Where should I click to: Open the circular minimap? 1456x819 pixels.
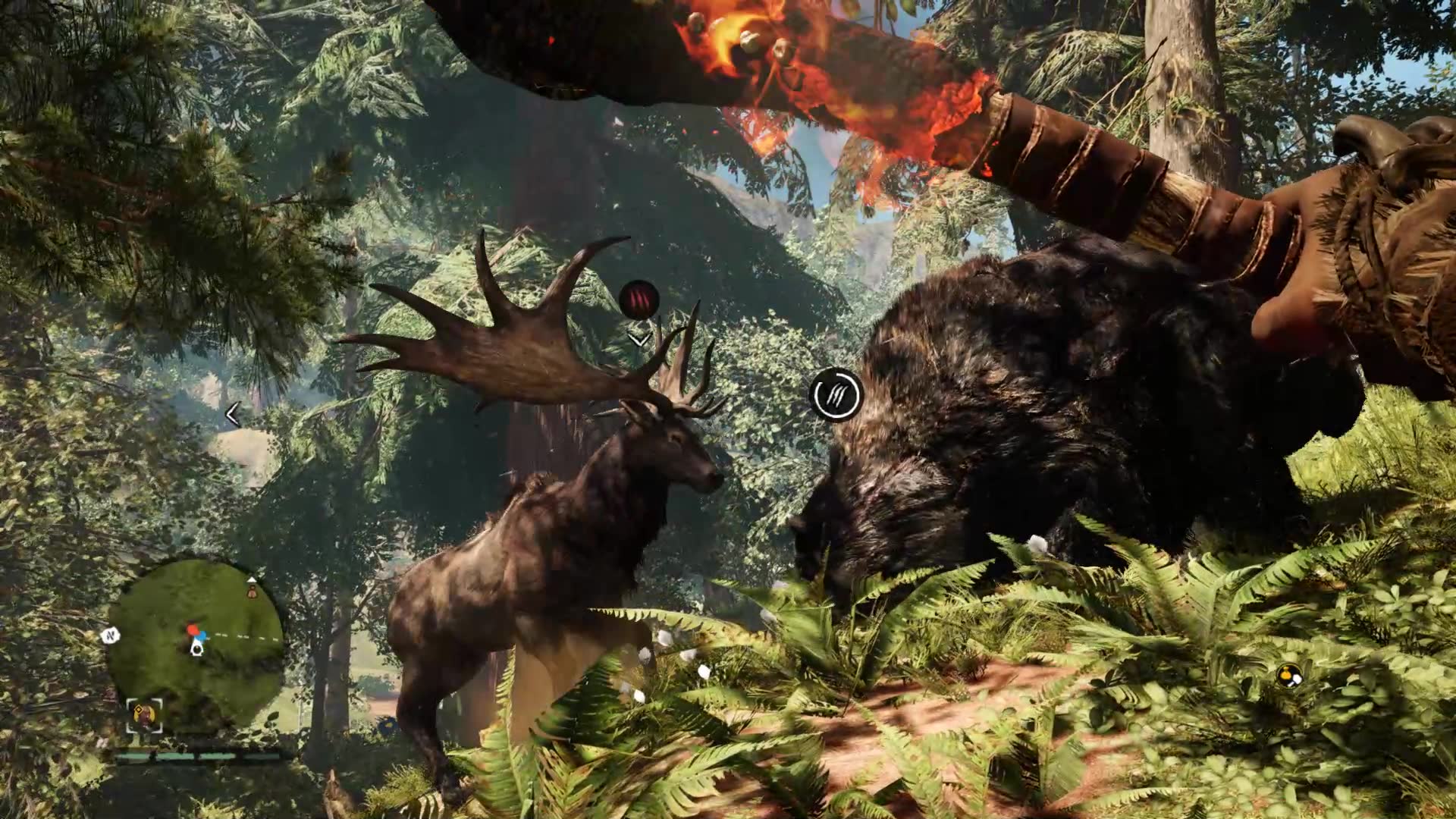tap(195, 643)
